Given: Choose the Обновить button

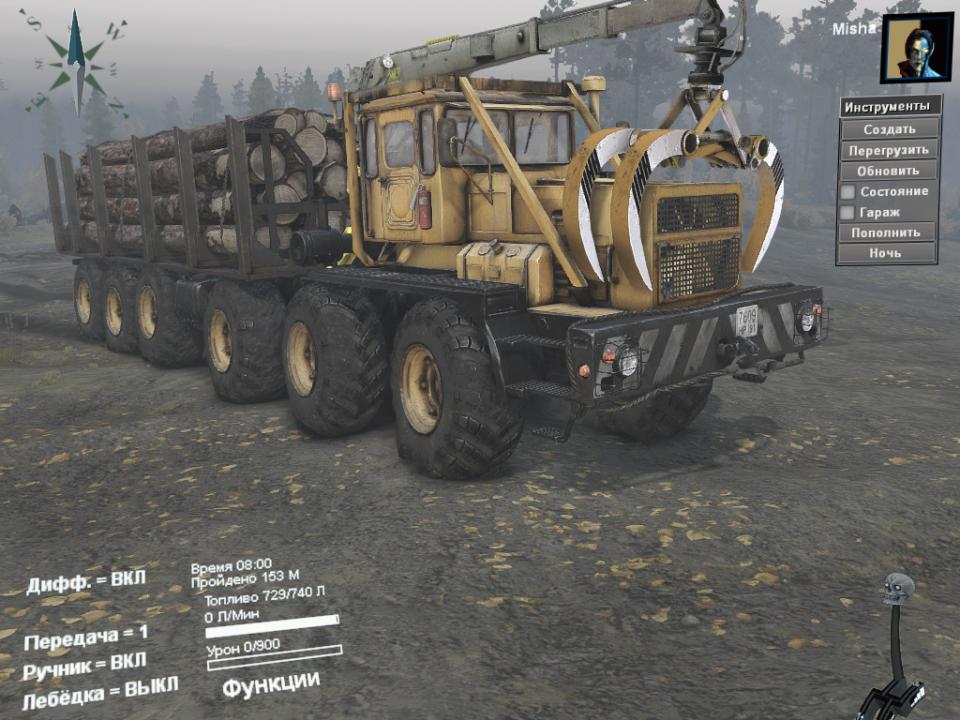Looking at the screenshot, I should pyautogui.click(x=889, y=170).
